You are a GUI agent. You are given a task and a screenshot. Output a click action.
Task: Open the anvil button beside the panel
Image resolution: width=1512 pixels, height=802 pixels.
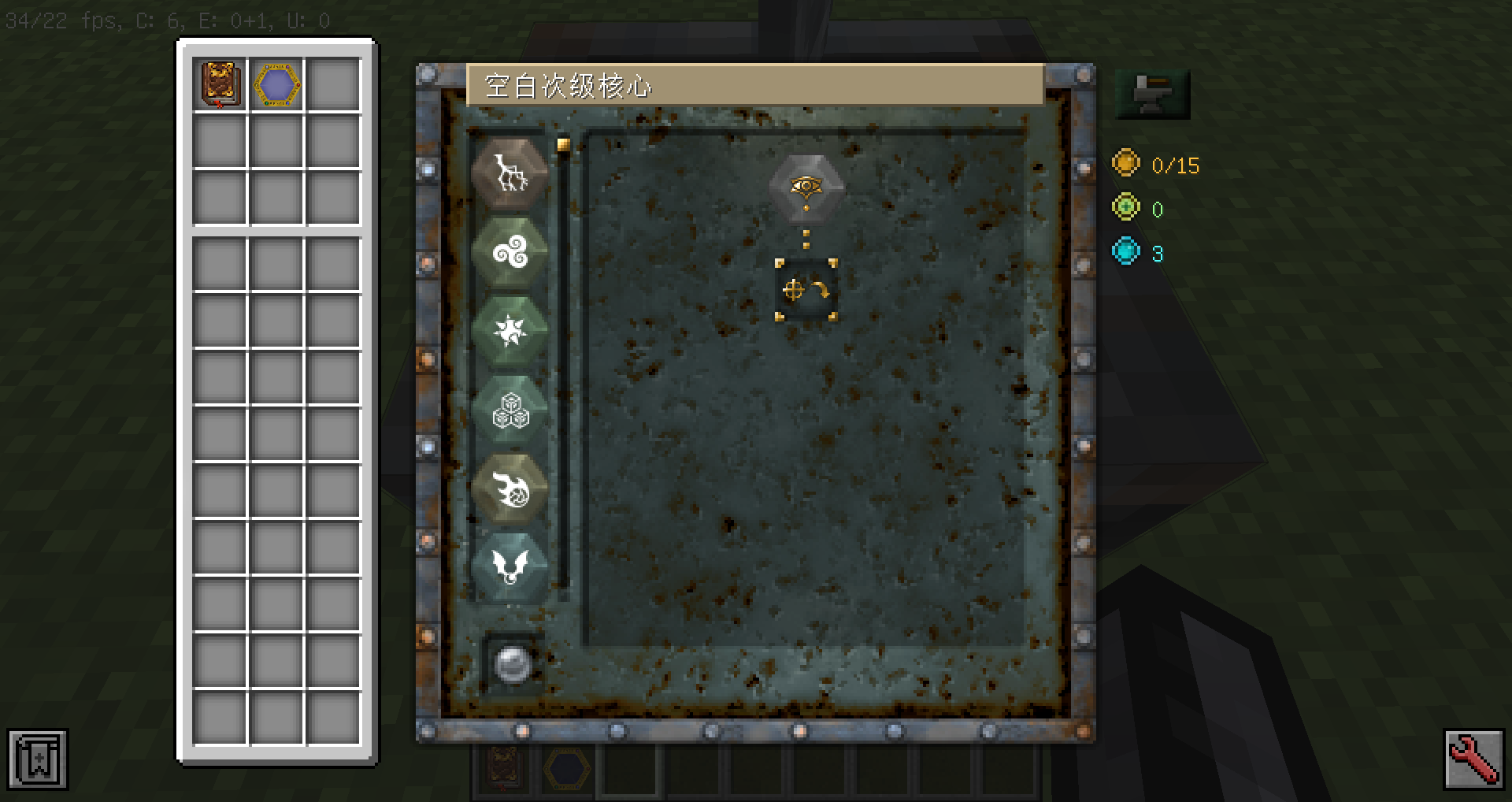click(1152, 94)
